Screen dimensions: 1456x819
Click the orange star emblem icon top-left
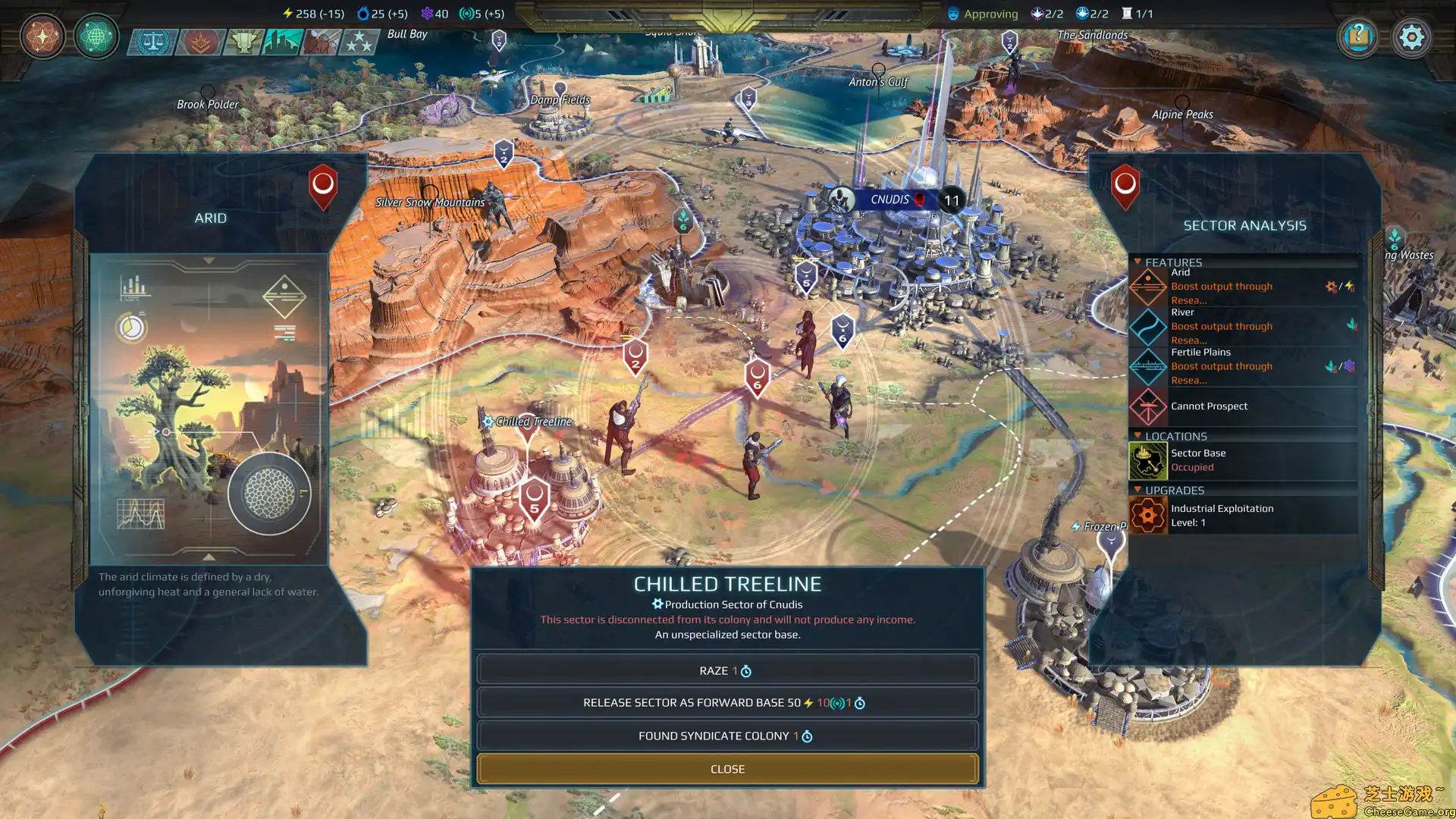click(x=42, y=36)
